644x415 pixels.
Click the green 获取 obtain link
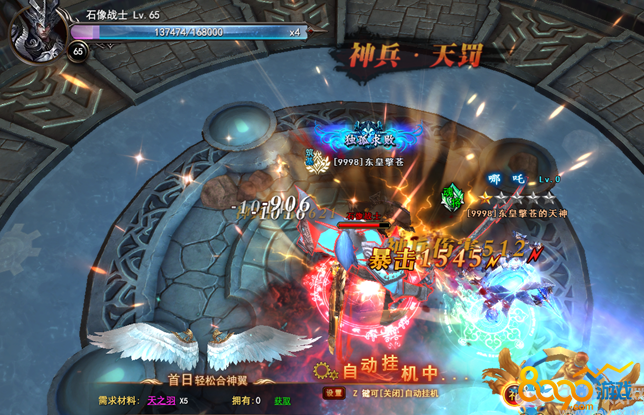[x=283, y=401]
